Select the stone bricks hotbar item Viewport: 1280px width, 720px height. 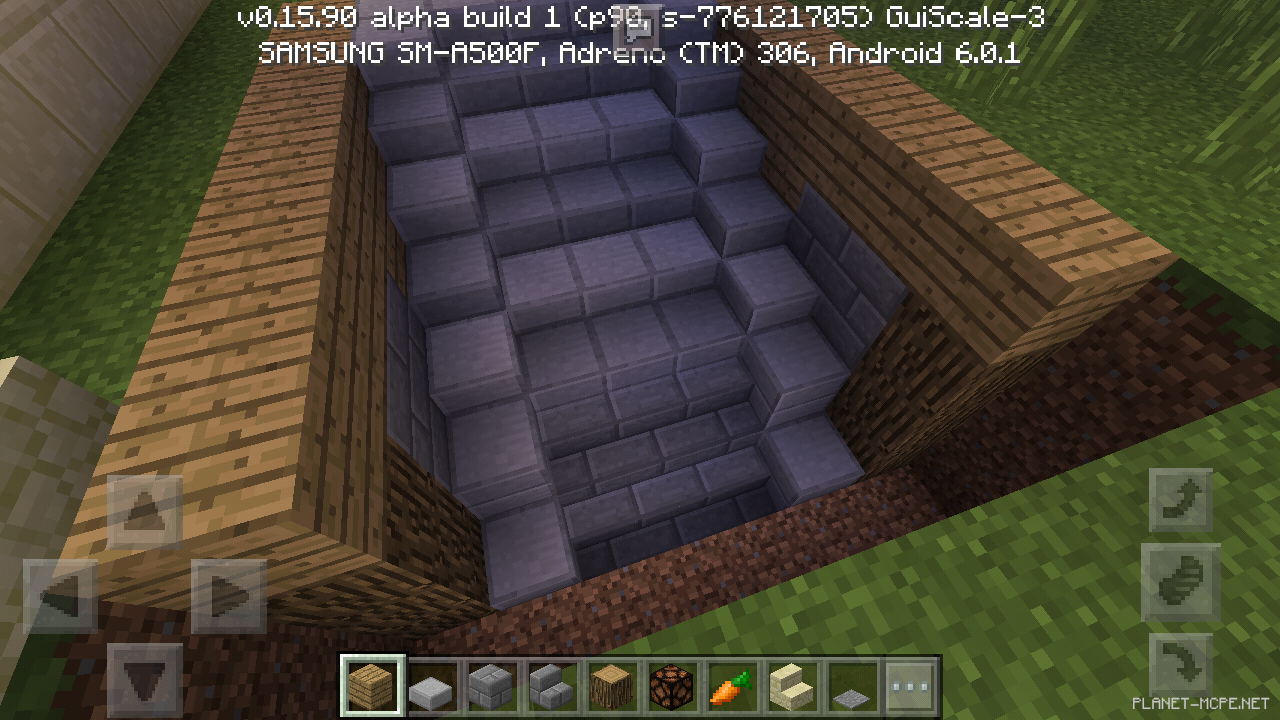tap(492, 684)
